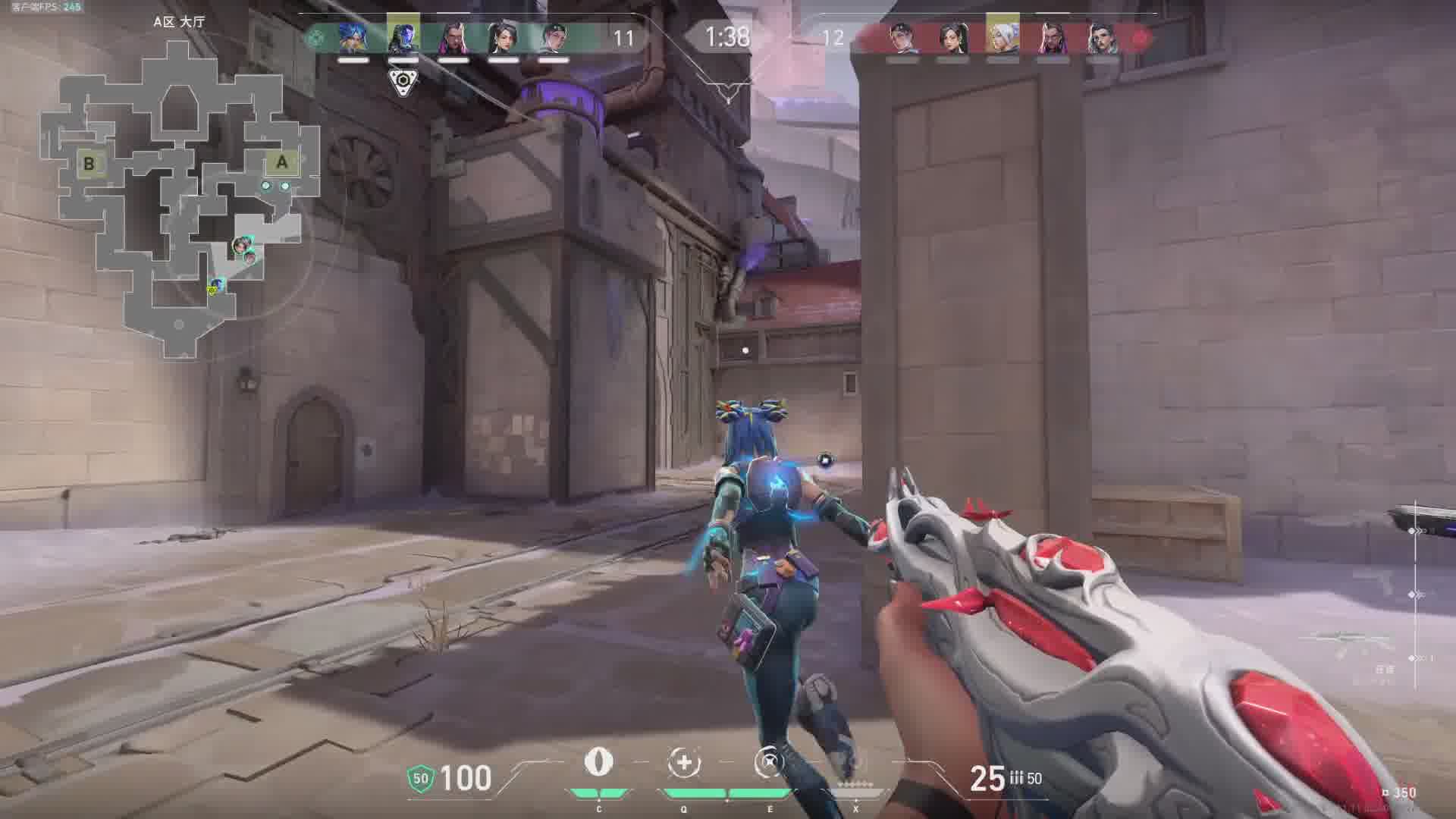Screen dimensions: 1456x819
Task: Click the green team emblem
Action: pyautogui.click(x=315, y=37)
